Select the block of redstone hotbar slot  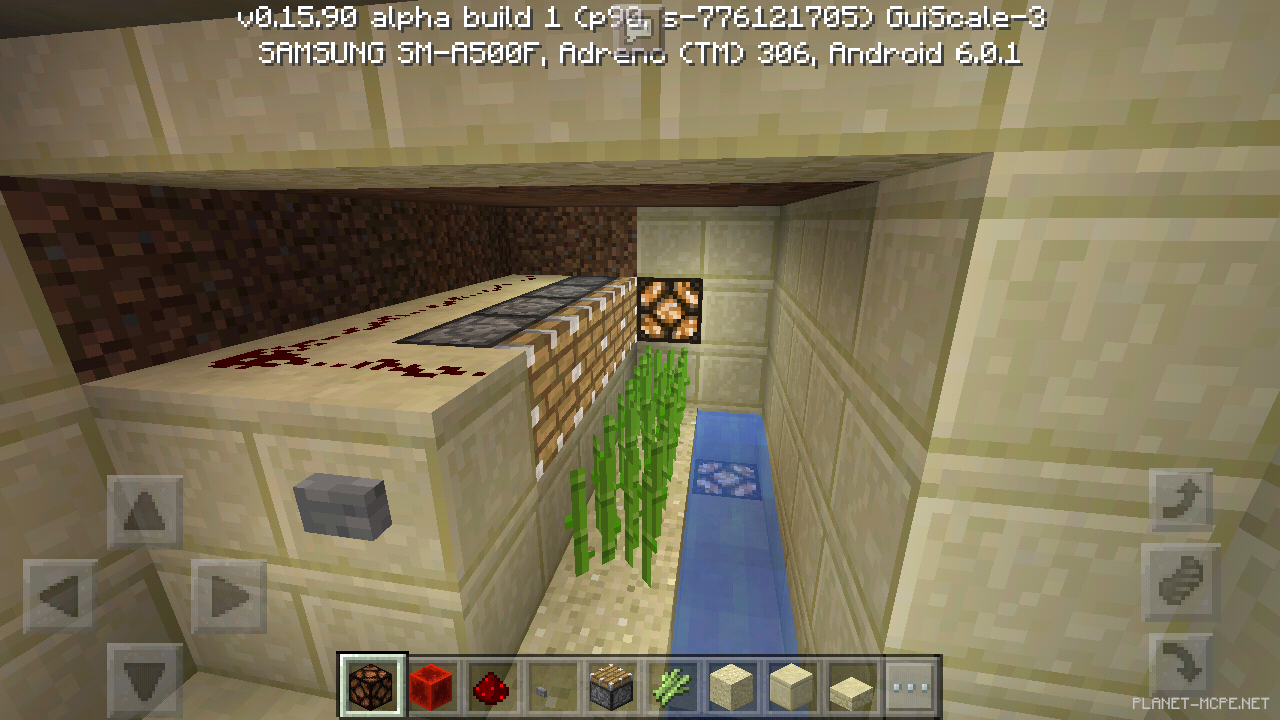(x=432, y=687)
